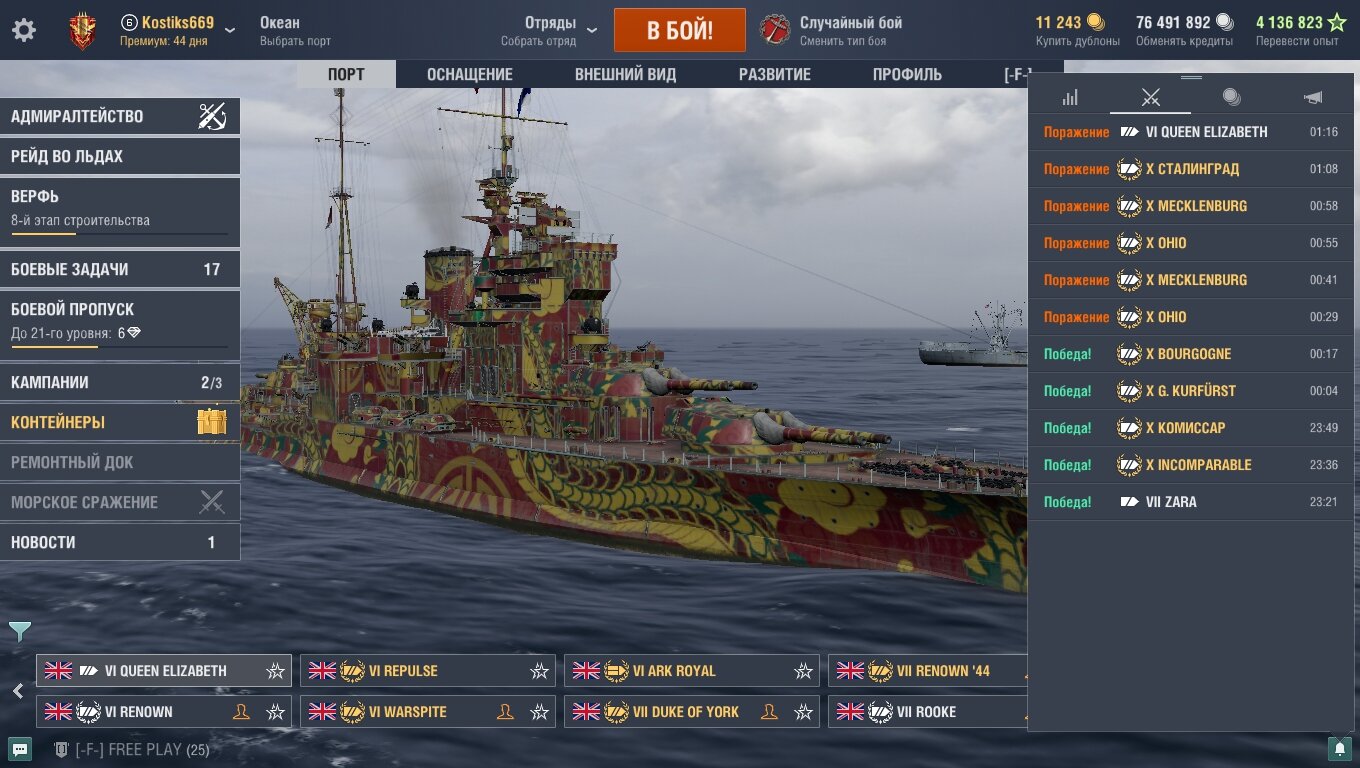Open the Случайный бой battle type selector
This screenshot has height=768, width=1360.
(x=850, y=30)
